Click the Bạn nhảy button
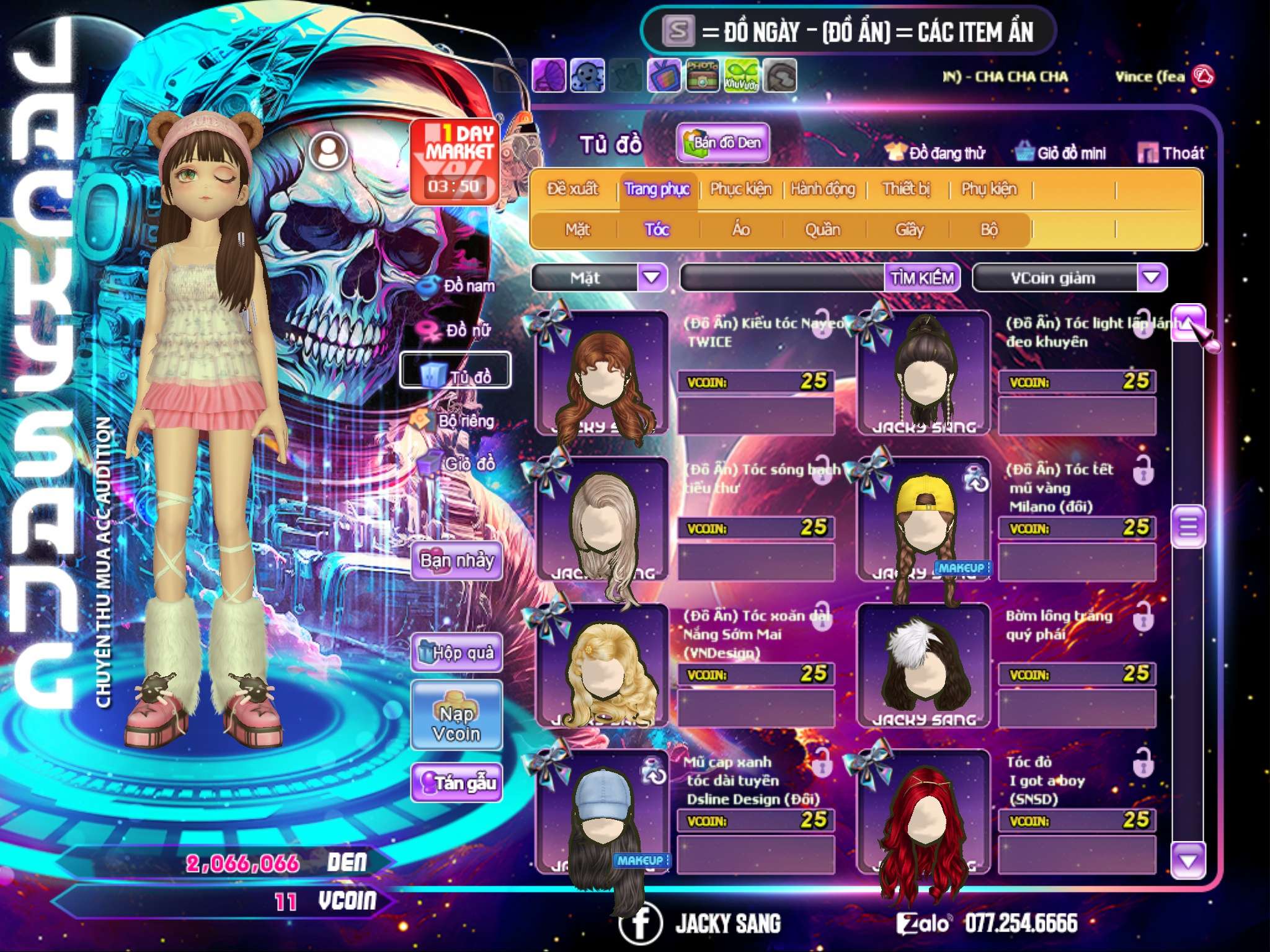This screenshot has width=1270, height=952. 456,561
